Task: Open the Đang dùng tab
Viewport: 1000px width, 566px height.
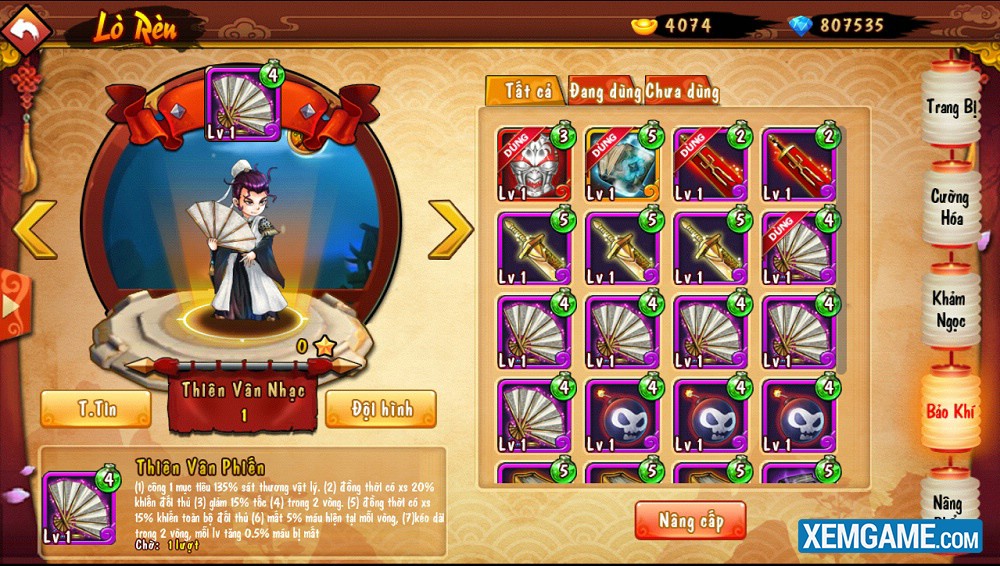Action: pyautogui.click(x=605, y=91)
